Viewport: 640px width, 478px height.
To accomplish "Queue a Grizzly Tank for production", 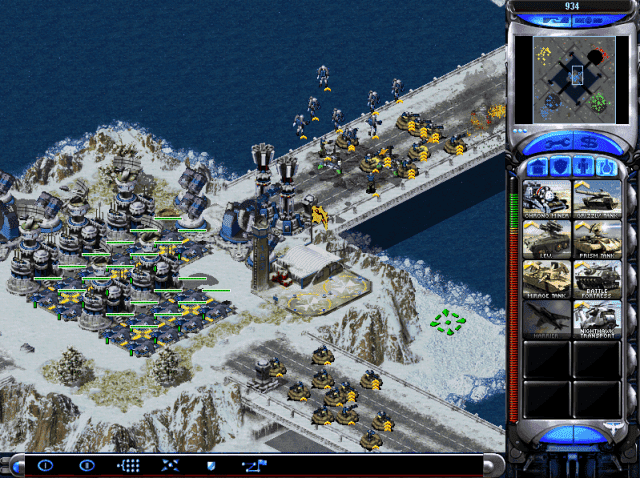I will (596, 197).
